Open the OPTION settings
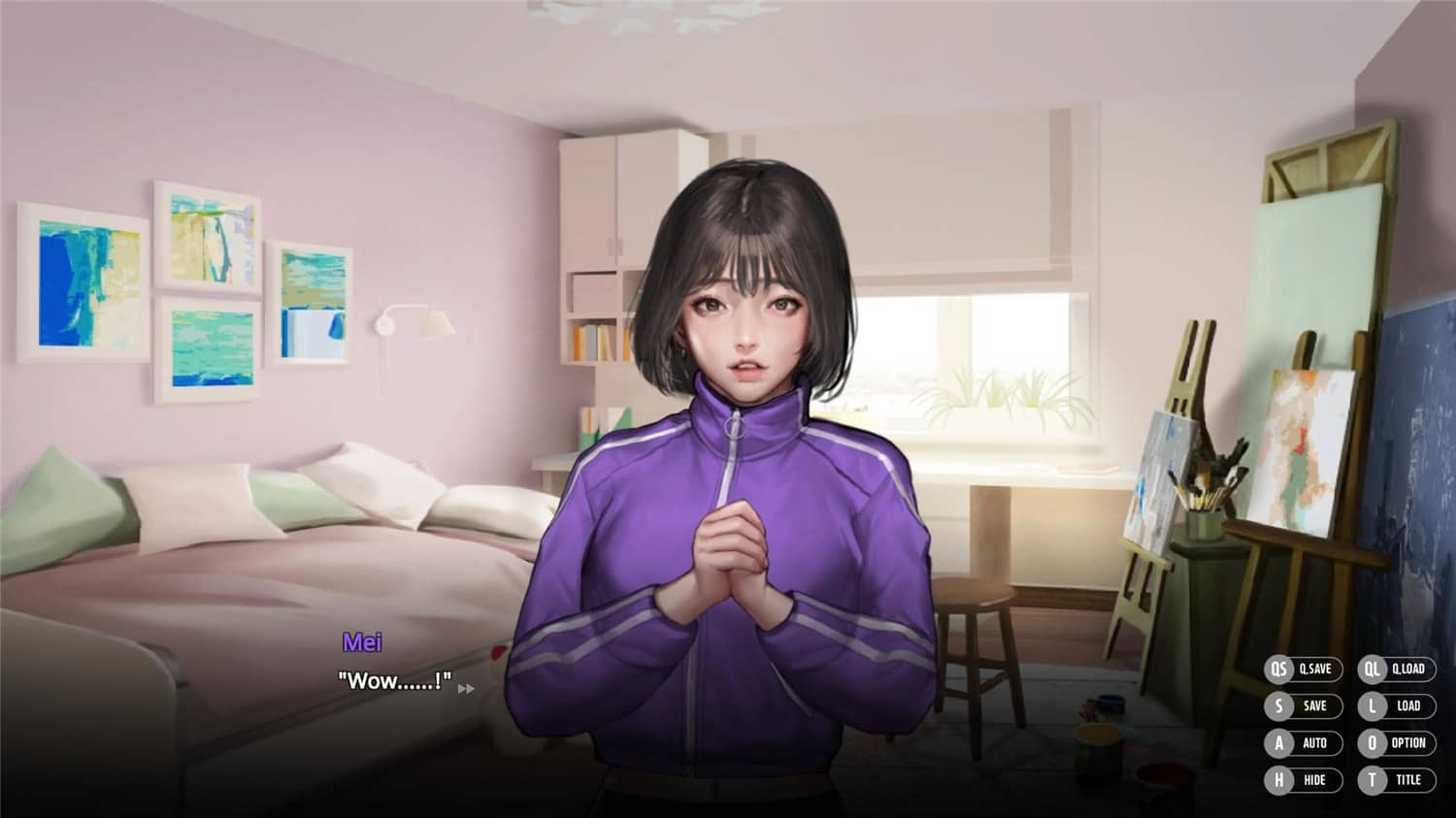1456x818 pixels. (1410, 743)
